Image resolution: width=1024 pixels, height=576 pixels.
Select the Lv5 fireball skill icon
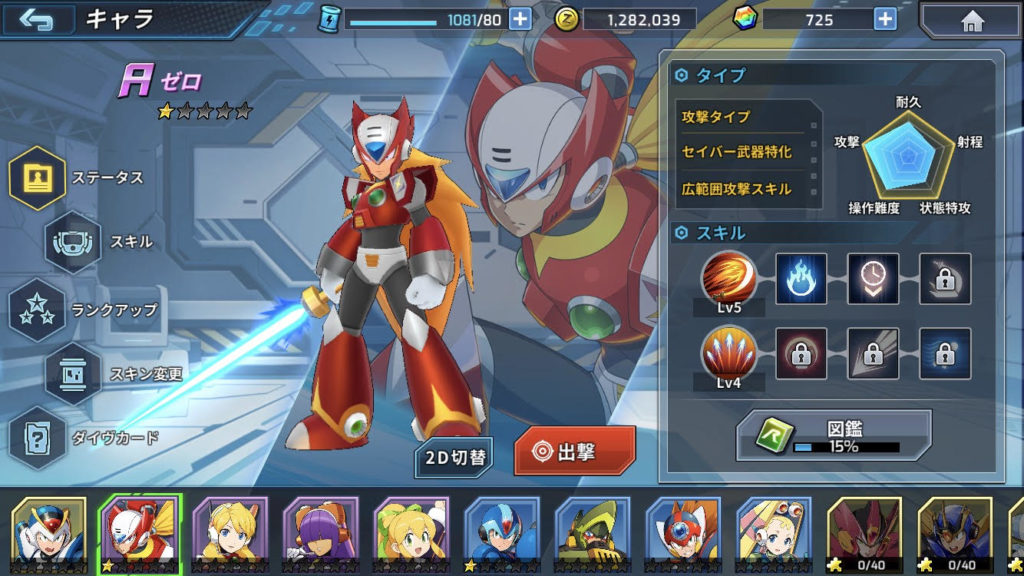728,276
